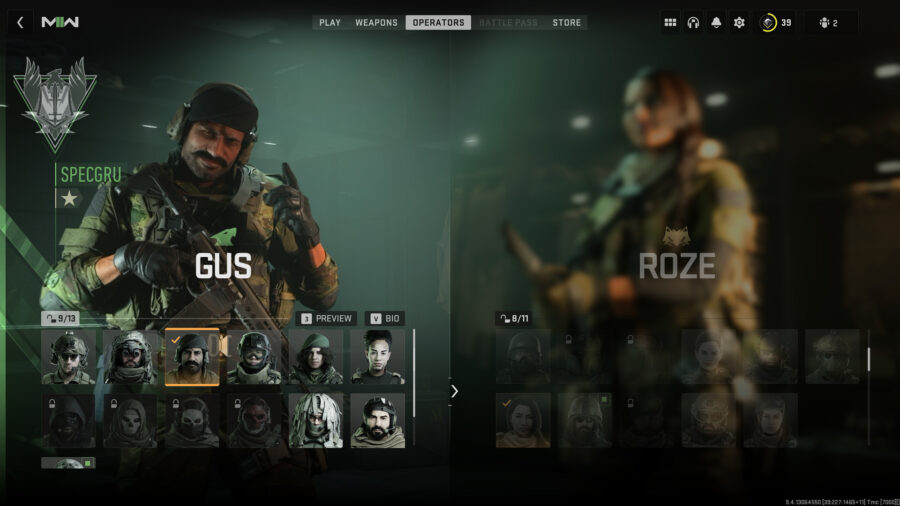This screenshot has height=506, width=900.
Task: Switch to the Play tab
Action: coord(330,22)
